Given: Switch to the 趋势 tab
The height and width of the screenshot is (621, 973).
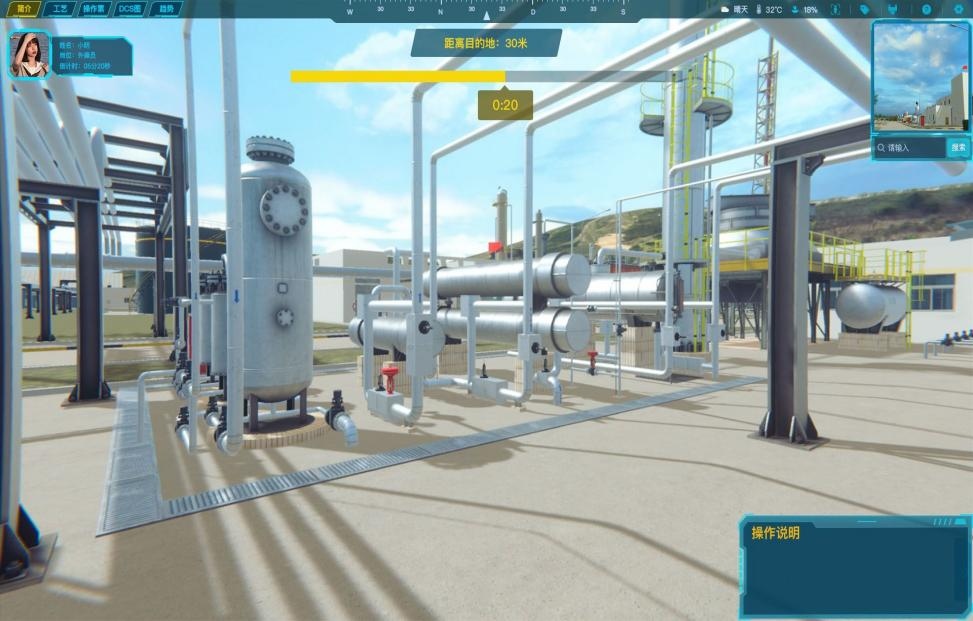Looking at the screenshot, I should pos(166,9).
